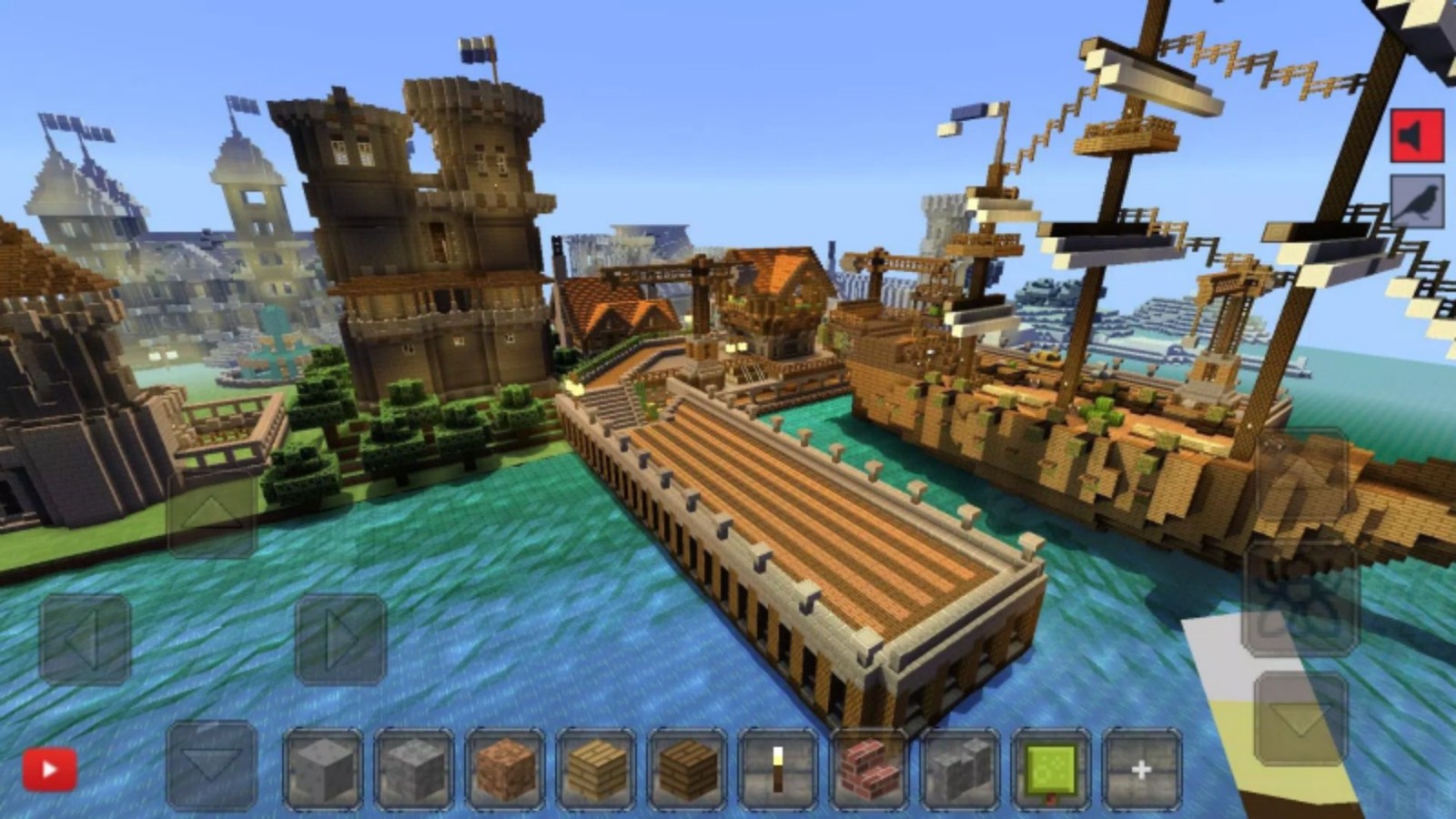Select the smooth stone block slot
1456x819 pixels.
pos(323,770)
